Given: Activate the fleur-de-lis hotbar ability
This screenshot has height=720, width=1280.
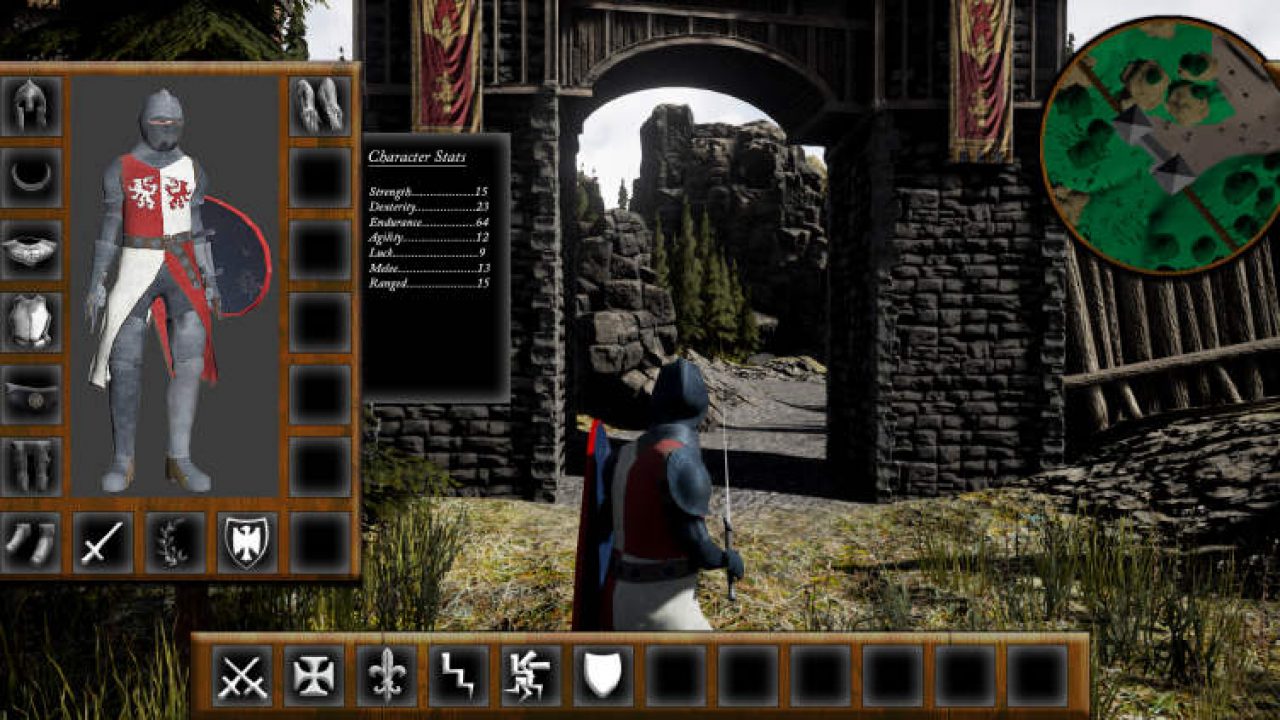Looking at the screenshot, I should coord(386,675).
